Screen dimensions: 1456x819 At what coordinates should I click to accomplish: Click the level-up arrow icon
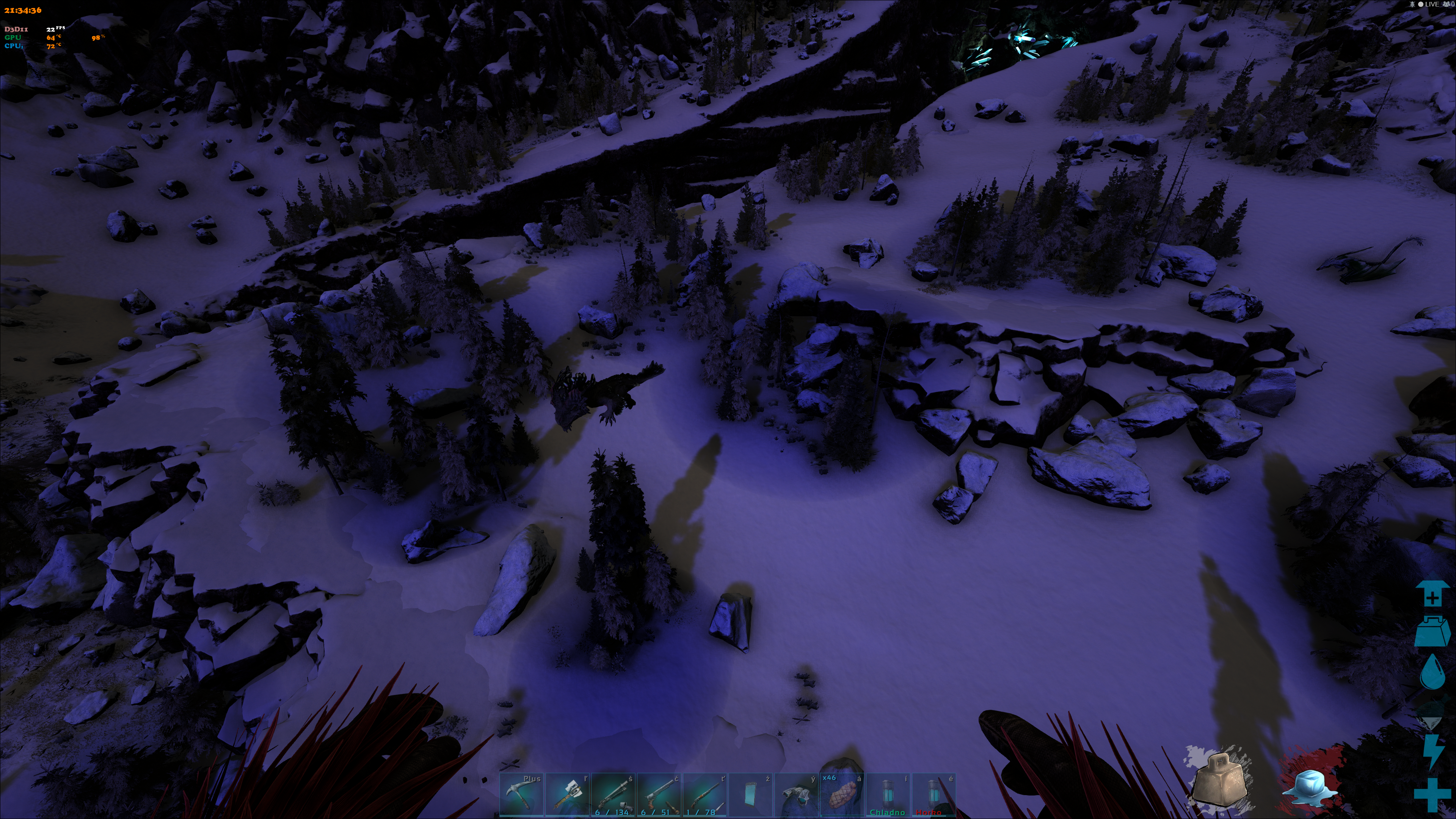1432,593
